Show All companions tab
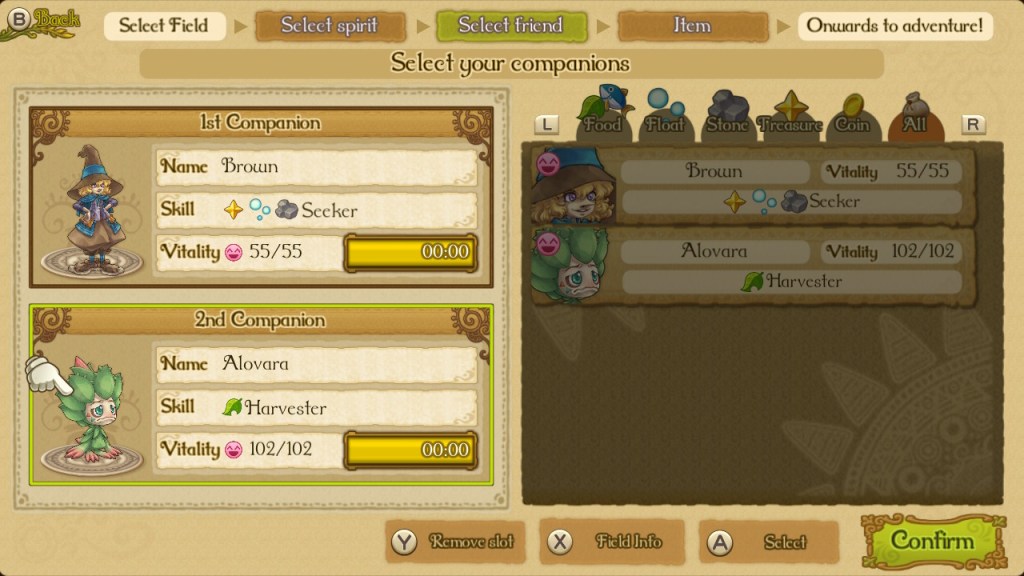This screenshot has height=576, width=1024. click(x=914, y=116)
